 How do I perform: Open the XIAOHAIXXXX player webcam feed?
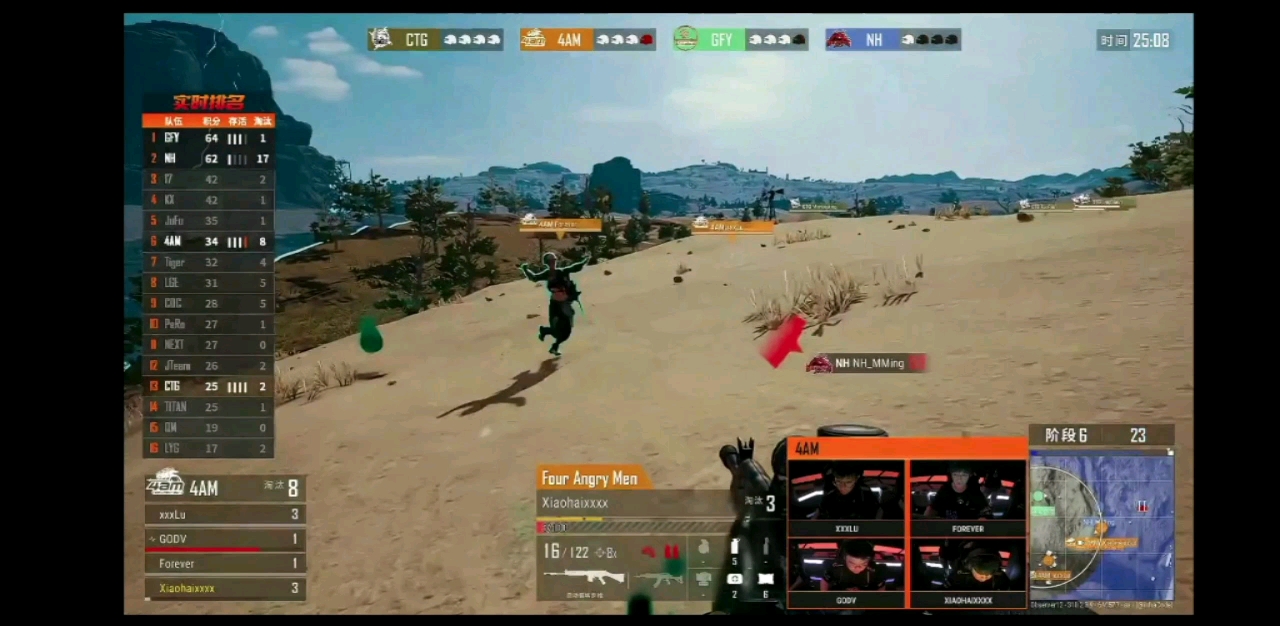(967, 573)
